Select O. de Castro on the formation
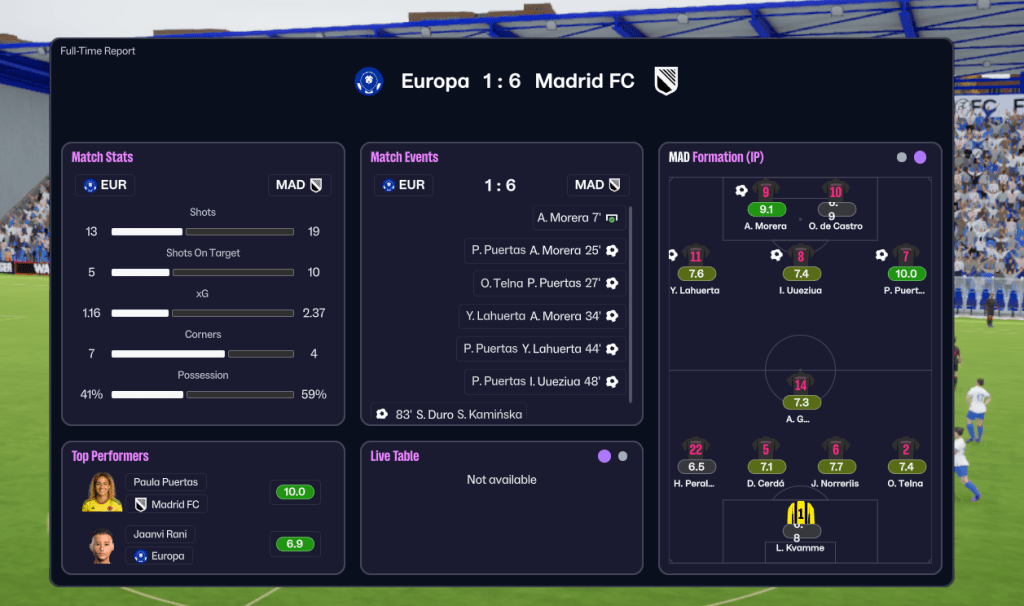 tap(835, 192)
